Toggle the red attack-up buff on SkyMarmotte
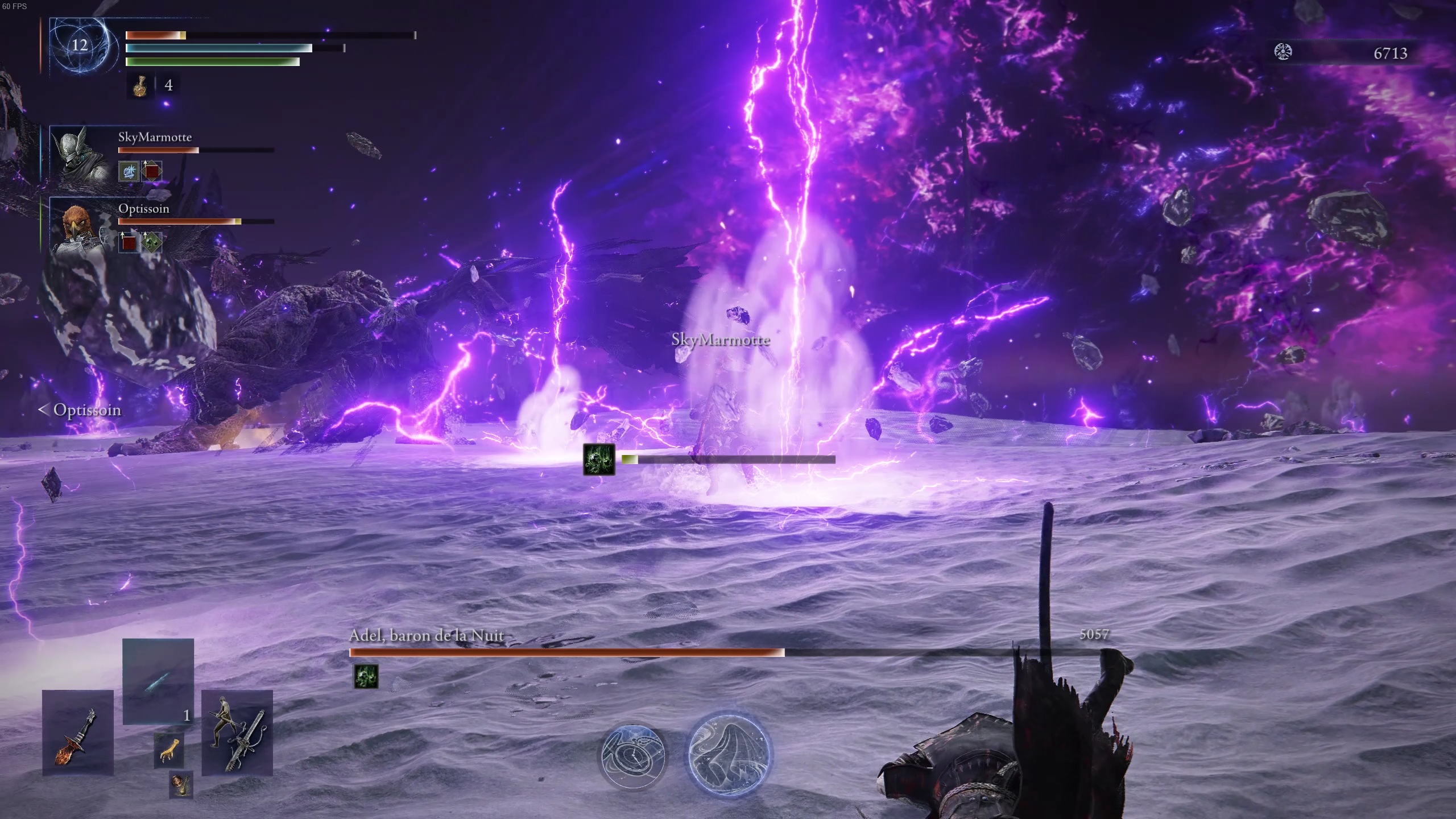This screenshot has width=1456, height=819. tap(151, 170)
